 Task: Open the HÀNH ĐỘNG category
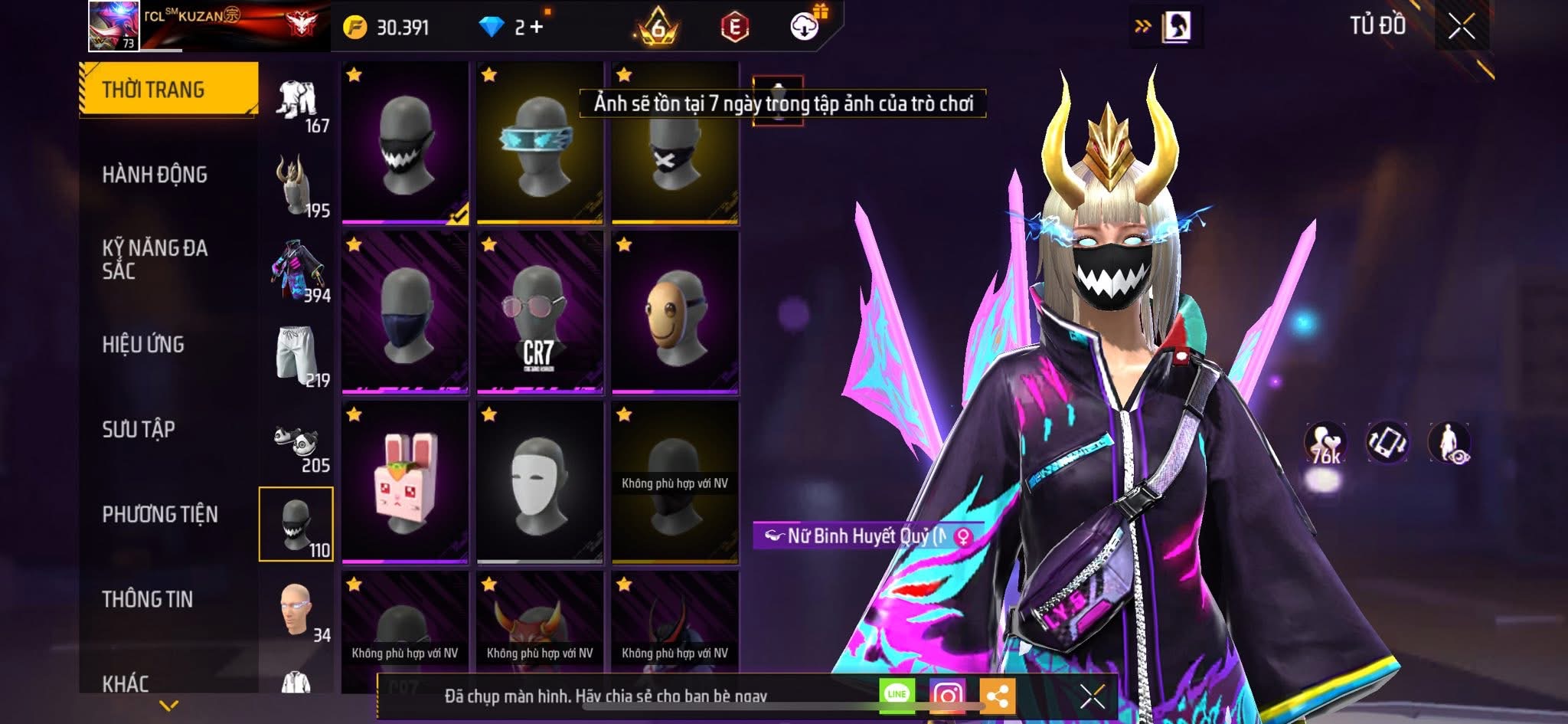[155, 175]
